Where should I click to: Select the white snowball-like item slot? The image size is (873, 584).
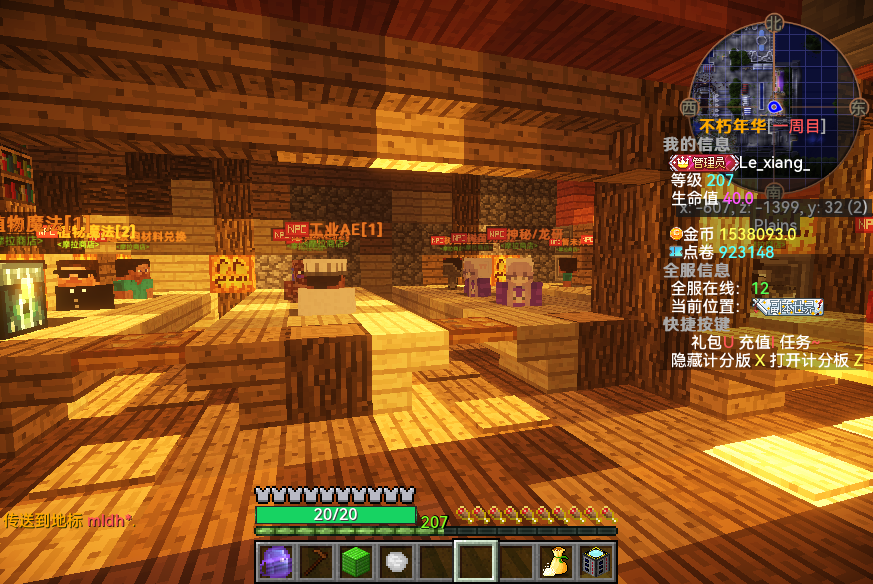click(396, 561)
